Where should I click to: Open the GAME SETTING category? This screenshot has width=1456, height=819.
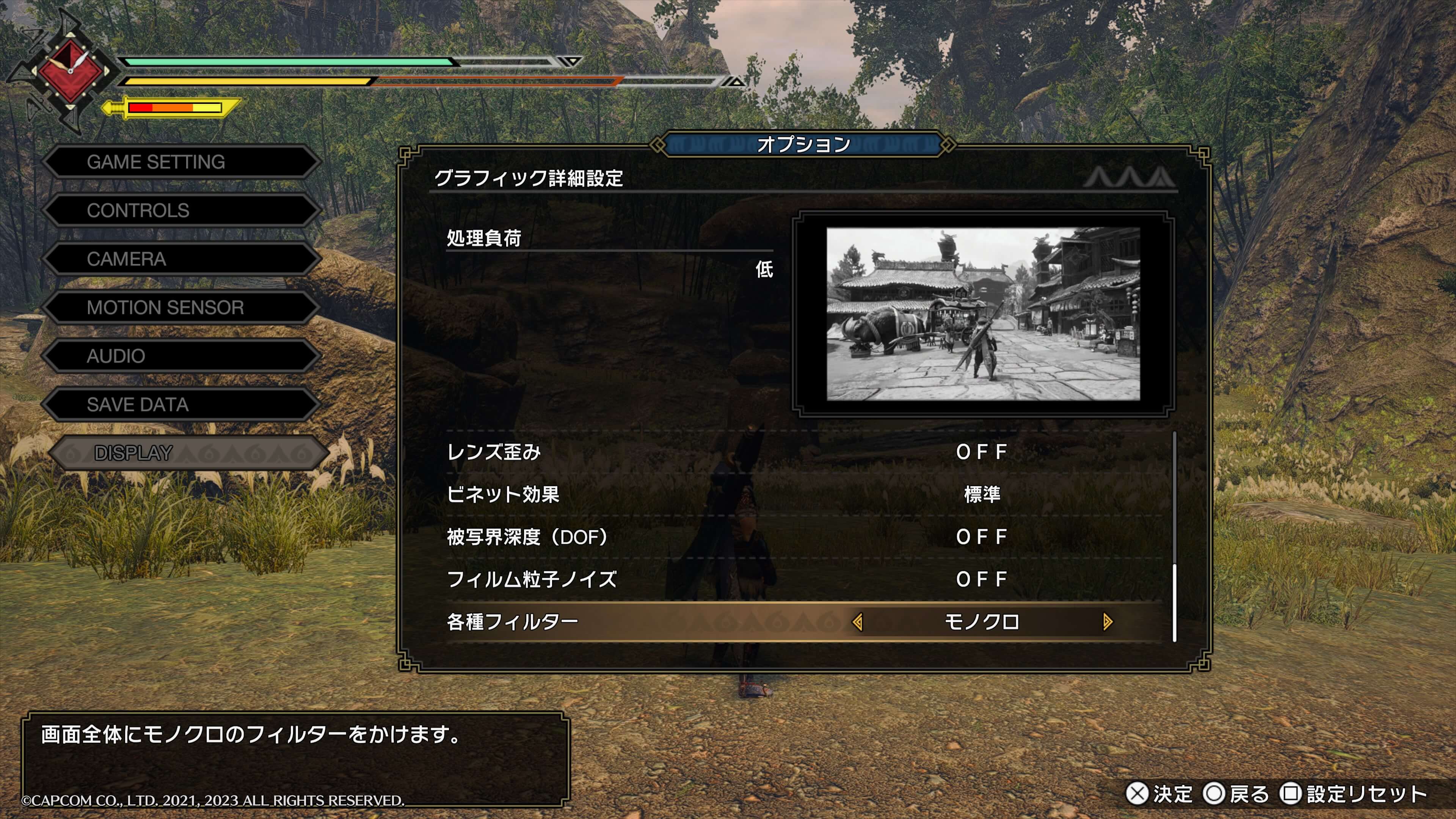coord(181,162)
